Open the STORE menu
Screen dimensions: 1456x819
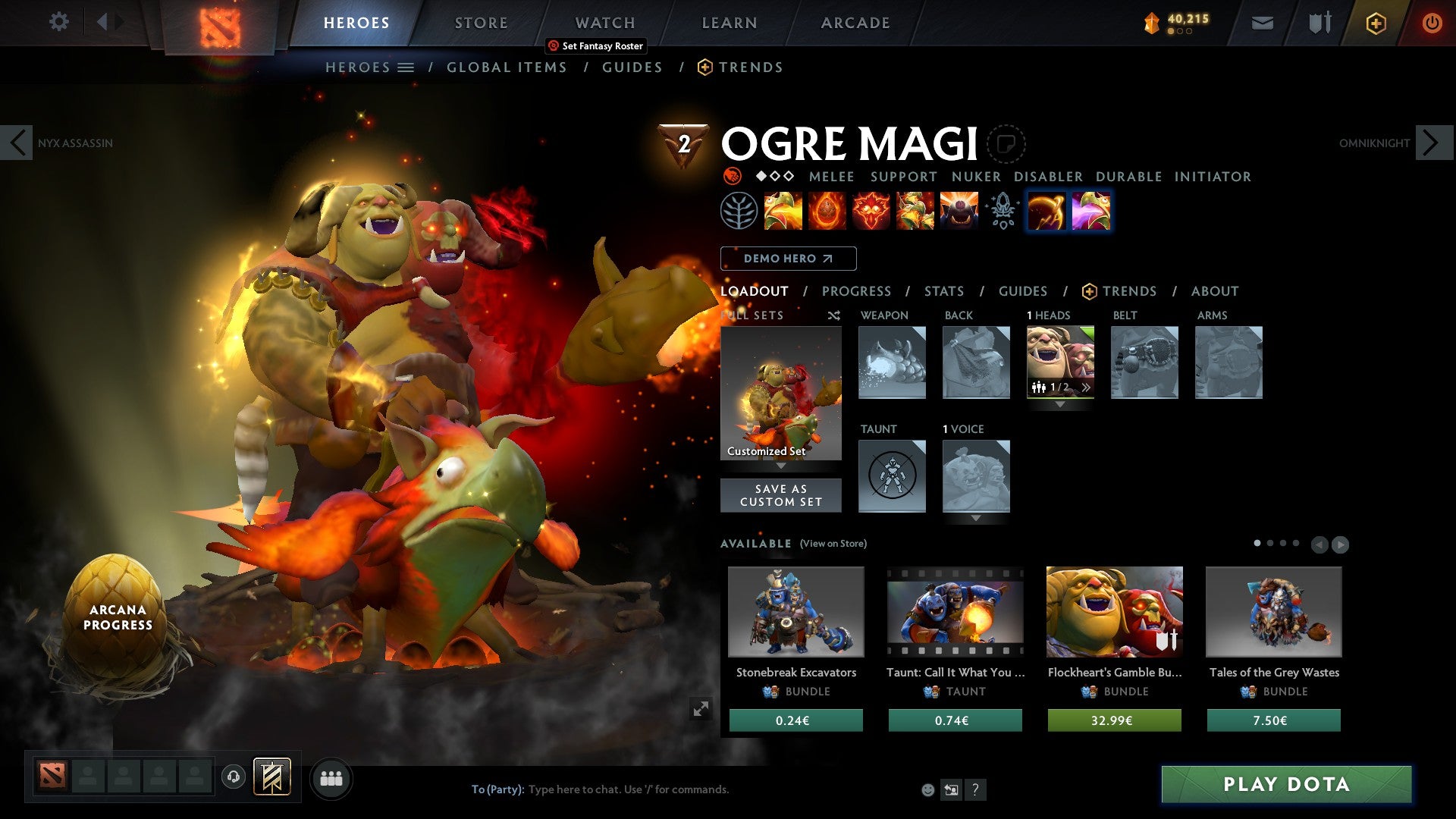pyautogui.click(x=481, y=23)
